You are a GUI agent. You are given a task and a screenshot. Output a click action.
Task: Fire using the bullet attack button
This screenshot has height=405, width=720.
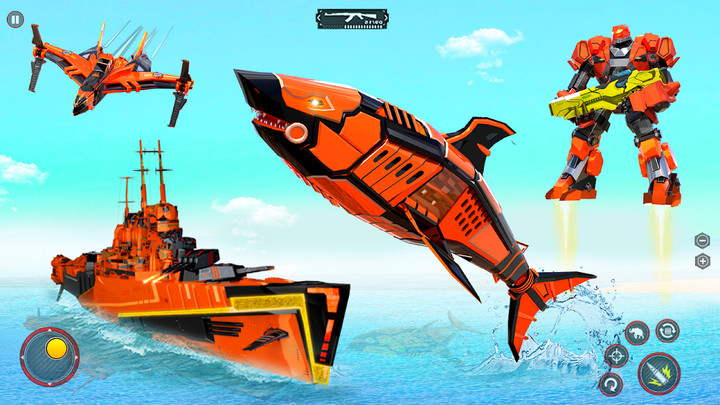(x=659, y=373)
